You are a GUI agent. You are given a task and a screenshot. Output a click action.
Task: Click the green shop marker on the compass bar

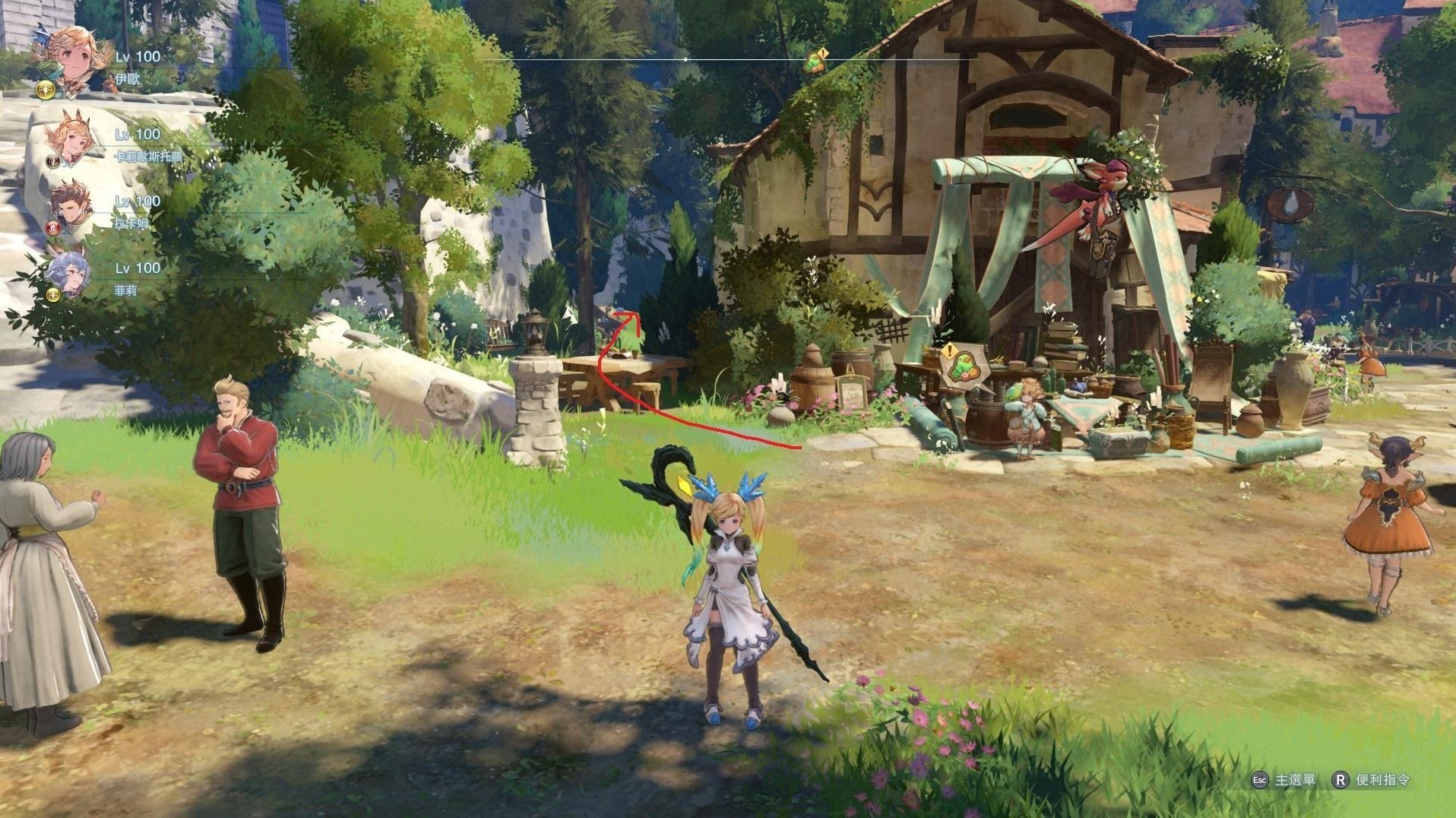(815, 62)
